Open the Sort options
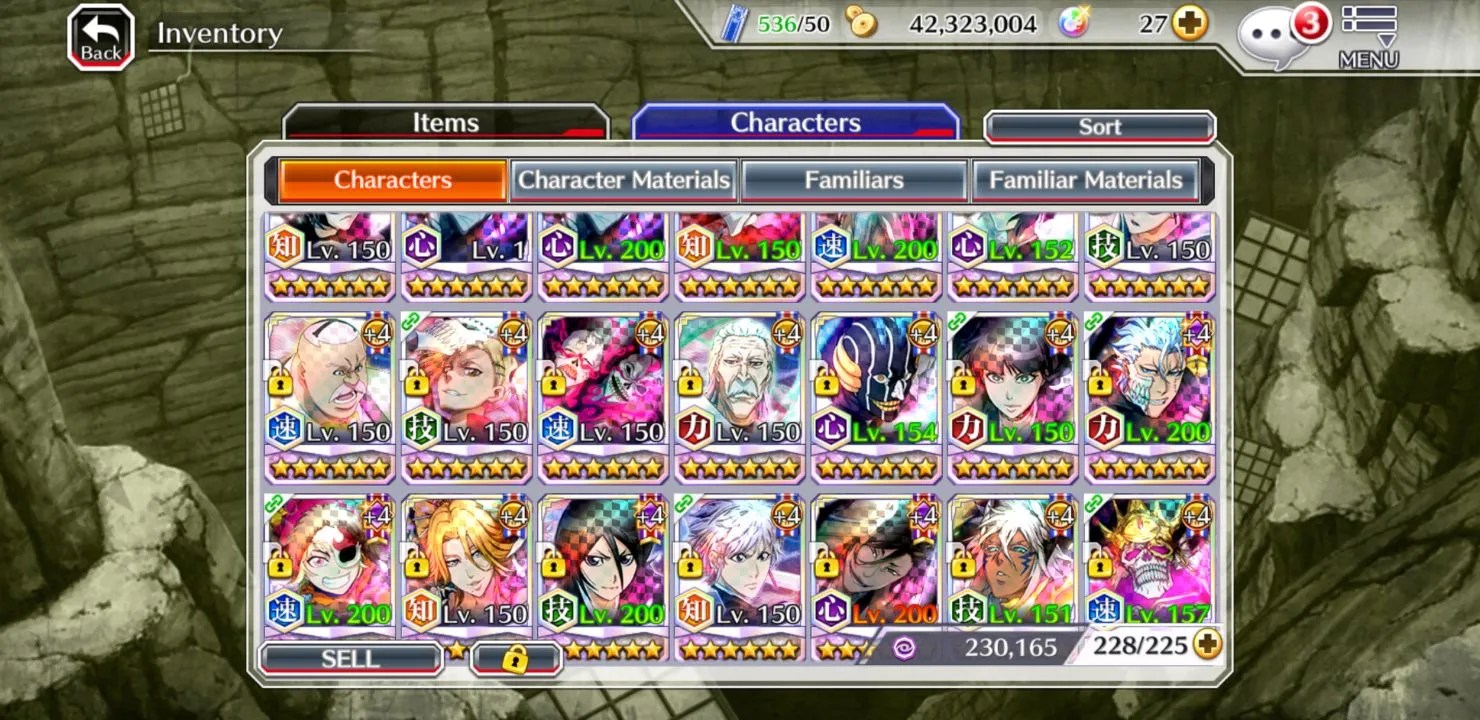The image size is (1480, 720). point(1099,127)
